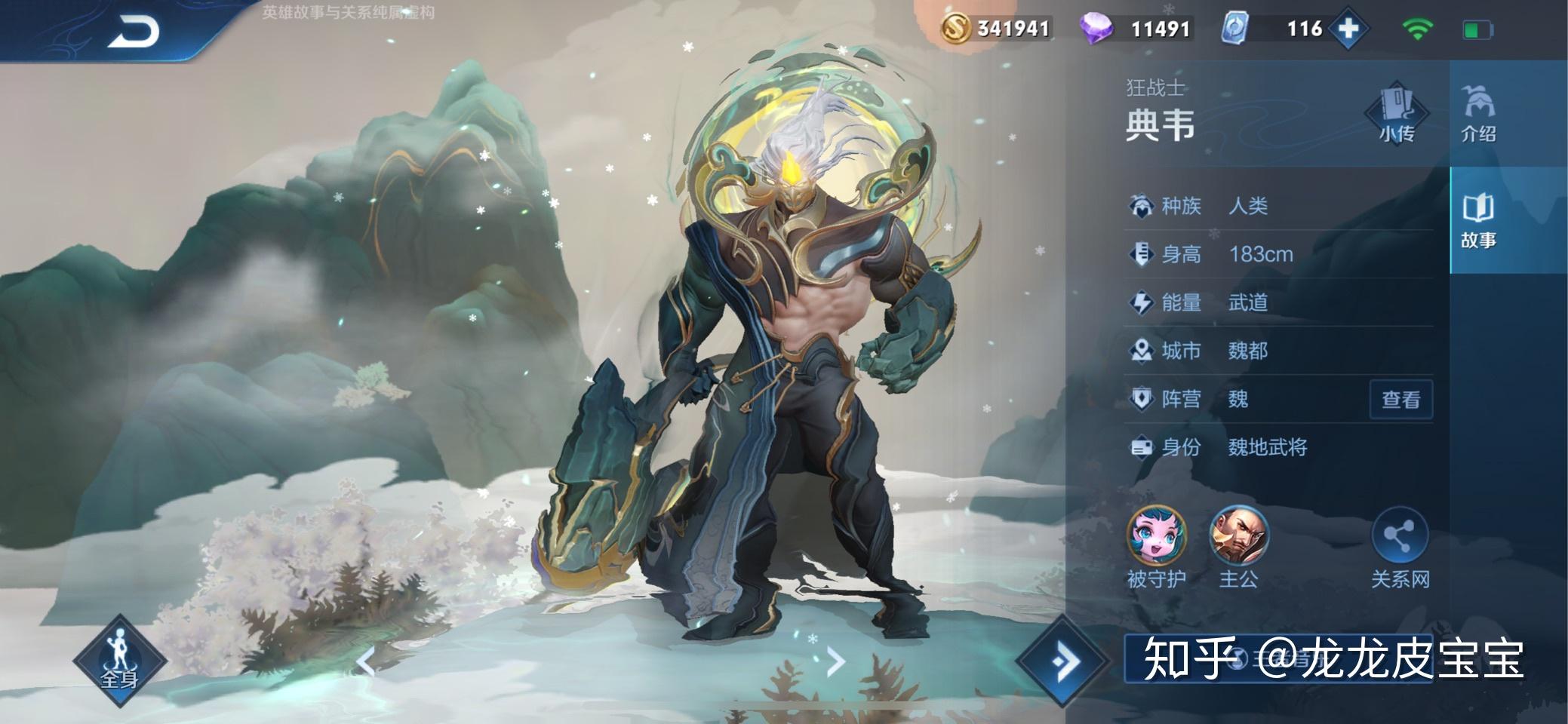1568x724 pixels.
Task: Tap the plus button to add tickets
Action: [x=1348, y=29]
